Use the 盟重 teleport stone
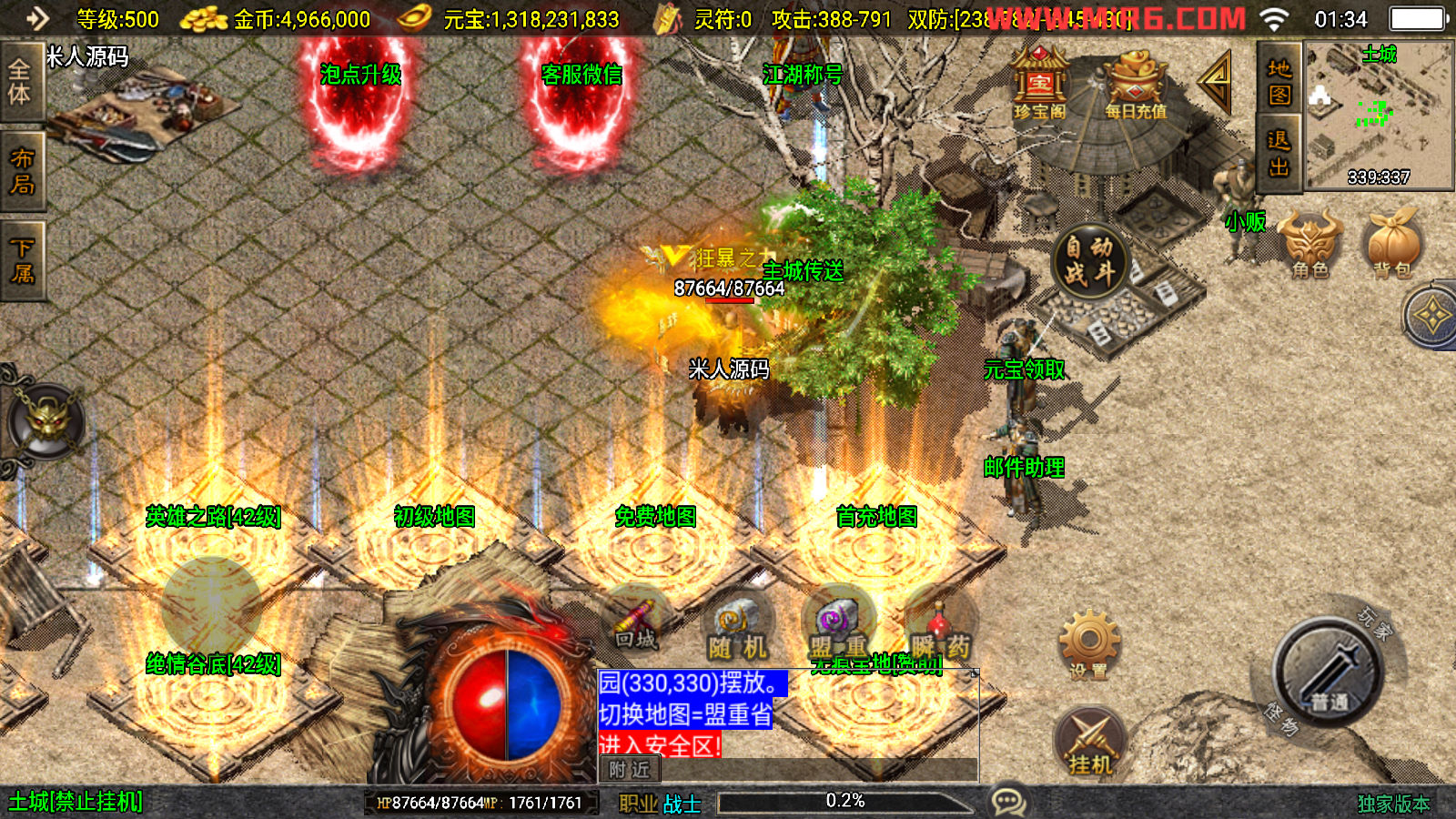Screen dimensions: 1456x819 [838, 628]
